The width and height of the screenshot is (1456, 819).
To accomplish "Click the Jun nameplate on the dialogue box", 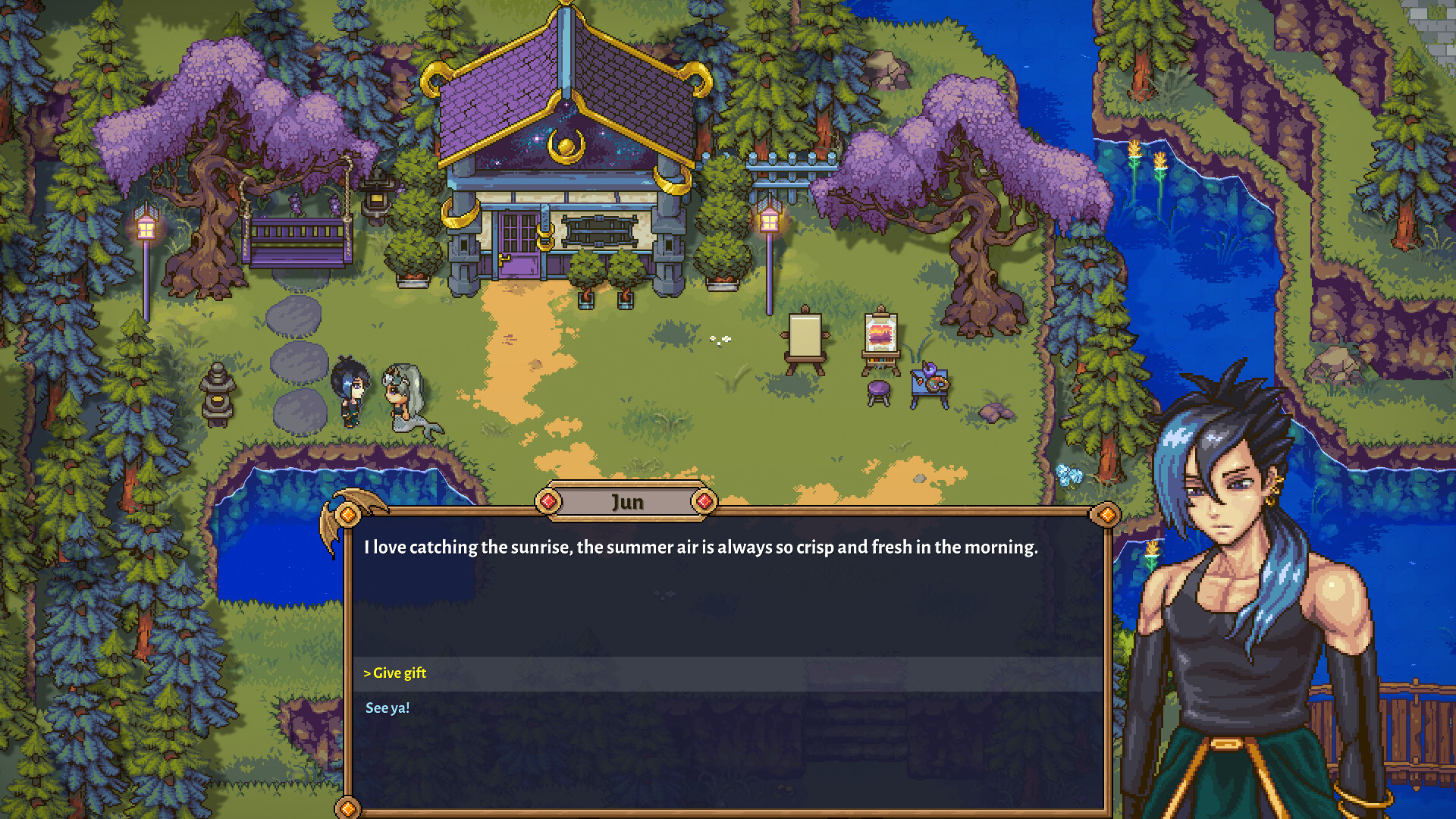I will (629, 500).
